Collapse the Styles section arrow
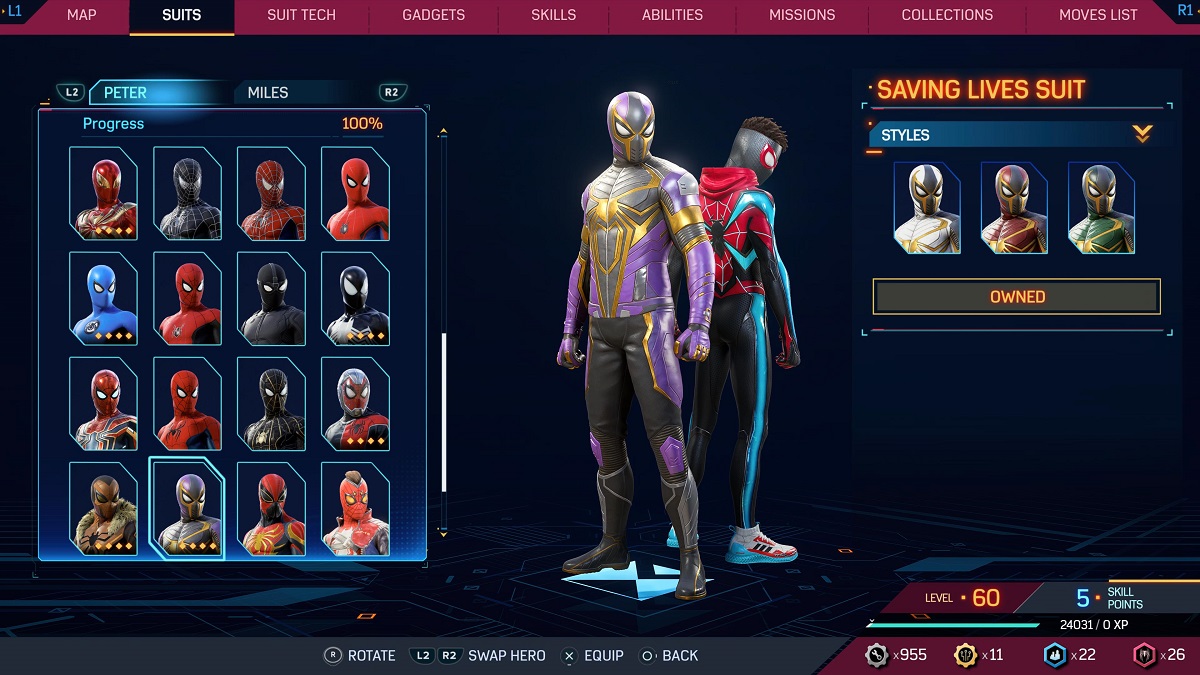This screenshot has width=1200, height=675. 1142,134
